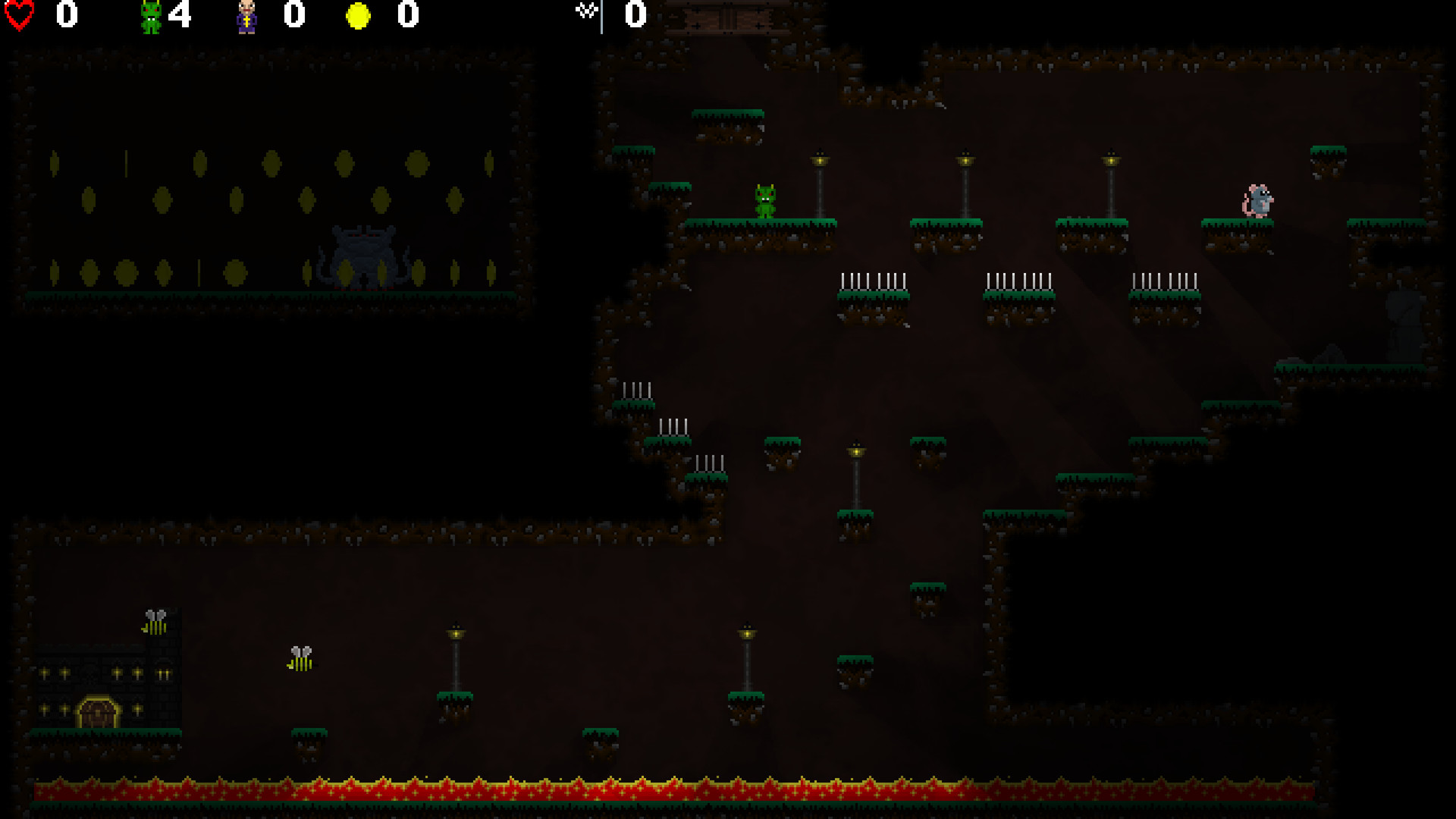Viewport: 1456px width, 819px height.
Task: Click the bee hovering above the tower
Action: click(155, 622)
